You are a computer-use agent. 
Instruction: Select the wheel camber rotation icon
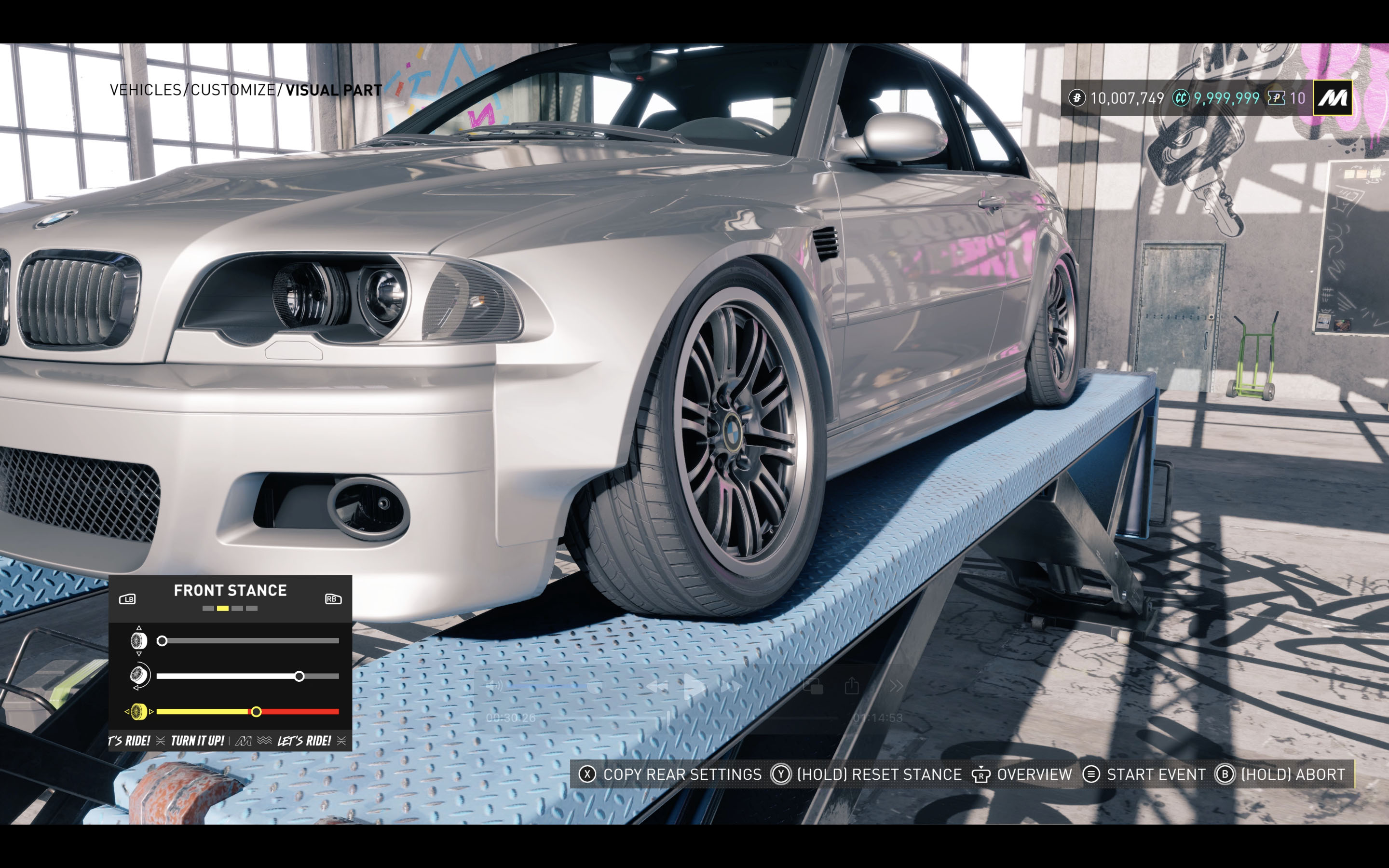[x=138, y=676]
